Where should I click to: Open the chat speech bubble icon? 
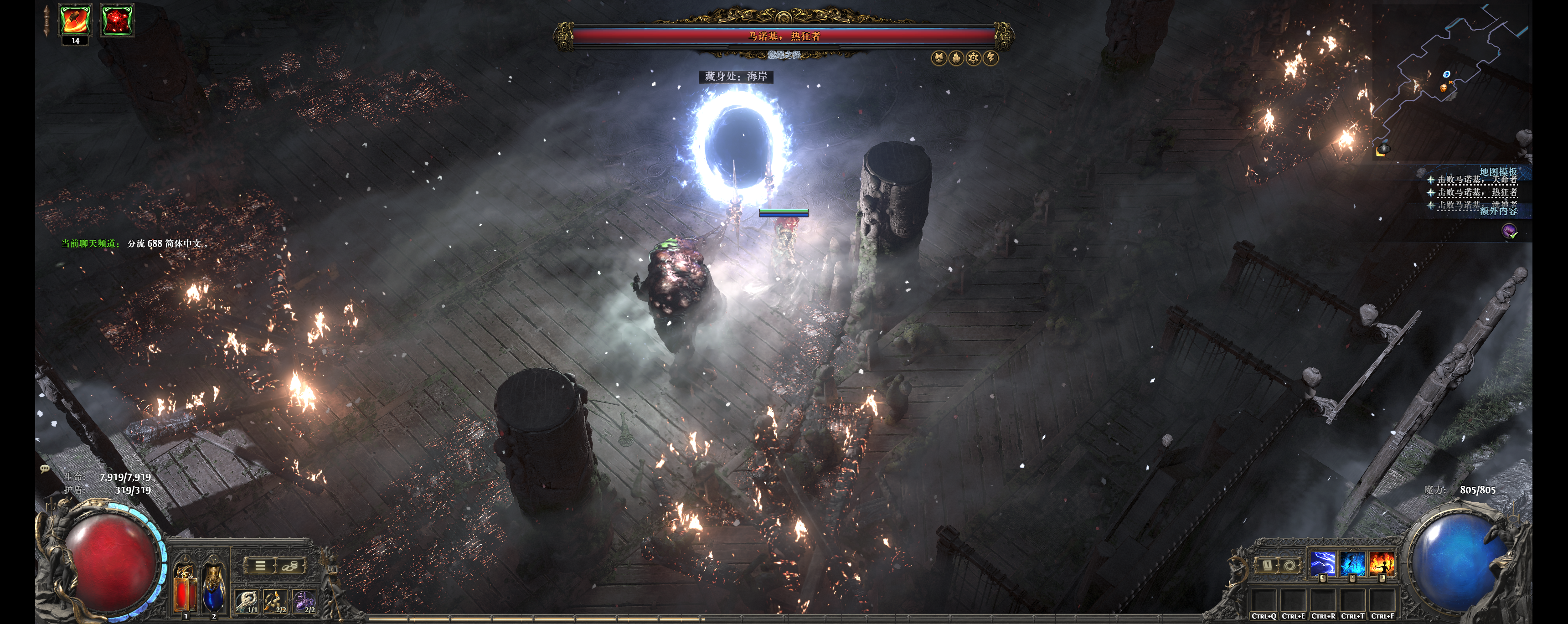coord(44,468)
